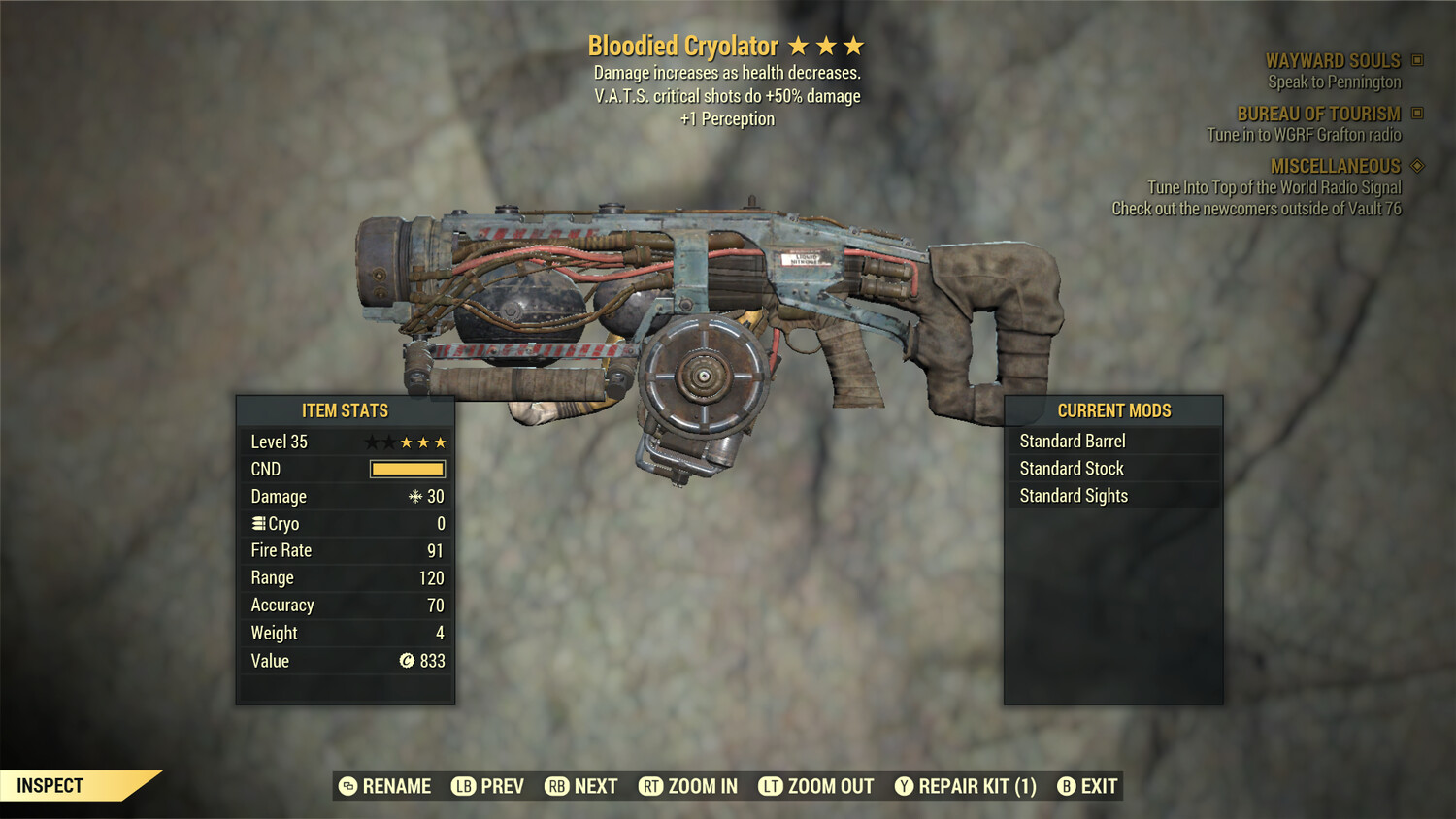Select the CURRENT MODS panel header
This screenshot has height=819, width=1456.
1114,410
